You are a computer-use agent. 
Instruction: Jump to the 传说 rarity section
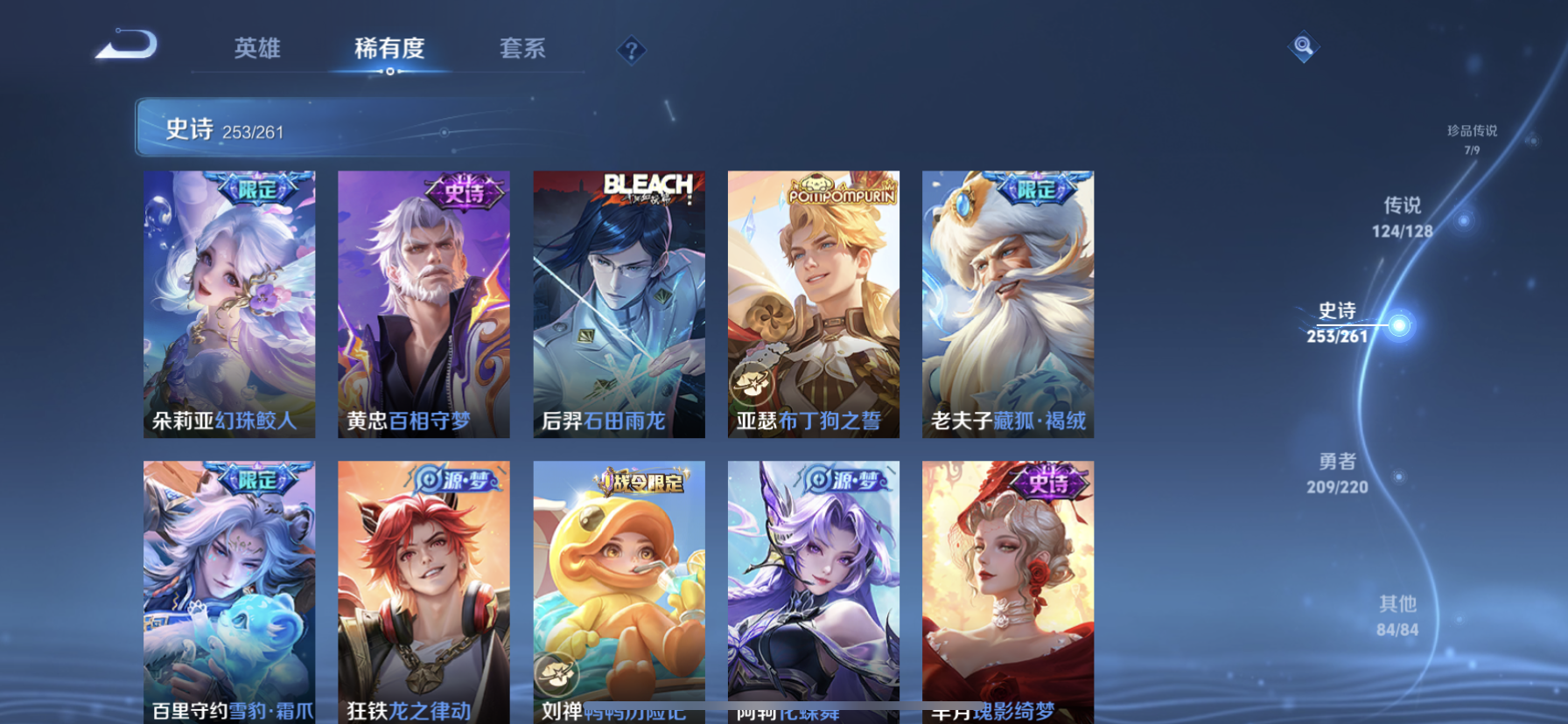tap(1402, 216)
